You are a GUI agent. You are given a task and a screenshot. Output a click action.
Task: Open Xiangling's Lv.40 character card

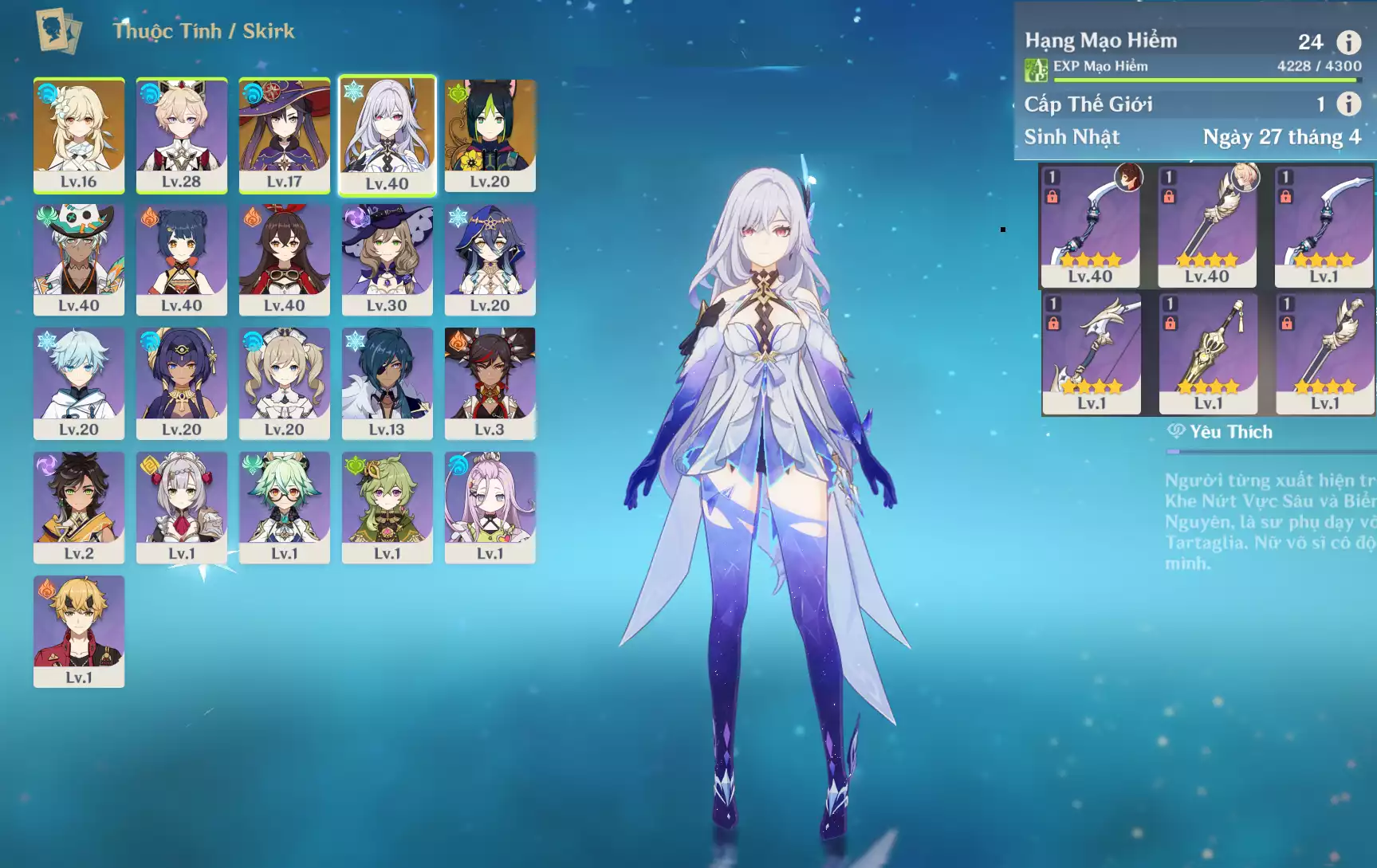pyautogui.click(x=181, y=259)
